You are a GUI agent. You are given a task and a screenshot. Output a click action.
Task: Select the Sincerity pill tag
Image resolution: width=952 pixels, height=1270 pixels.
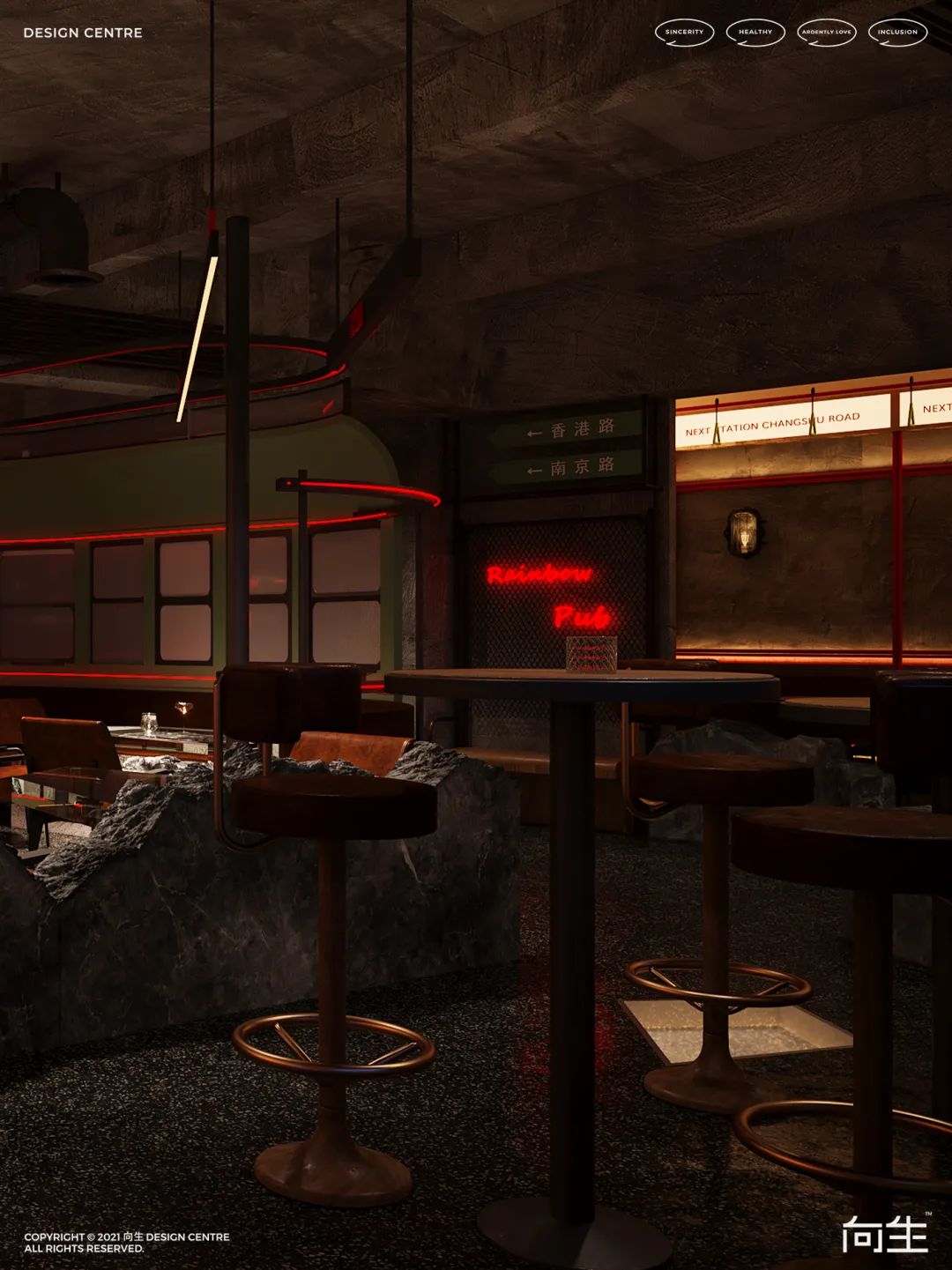pos(684,33)
